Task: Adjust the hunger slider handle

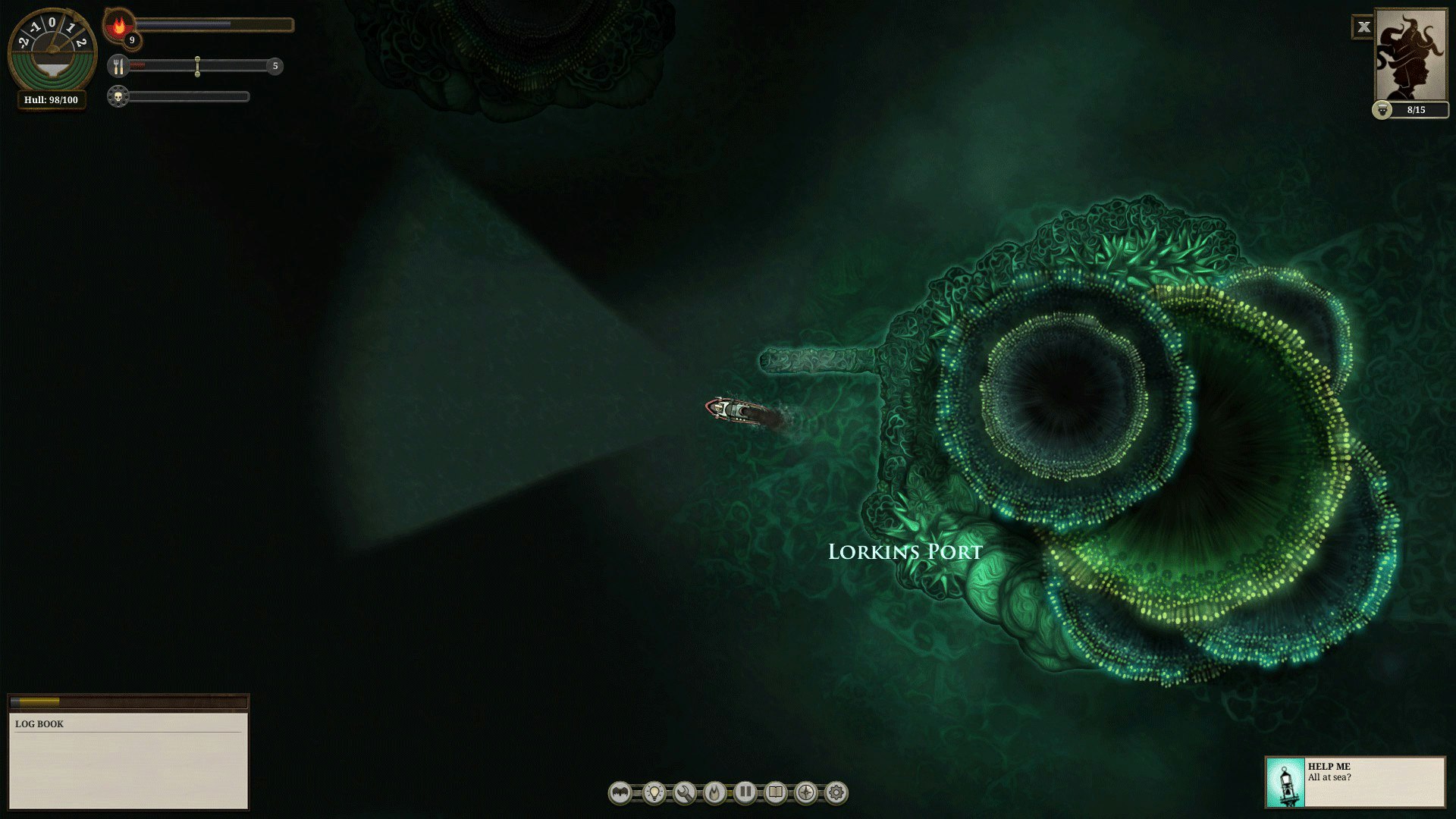Action: click(x=198, y=67)
